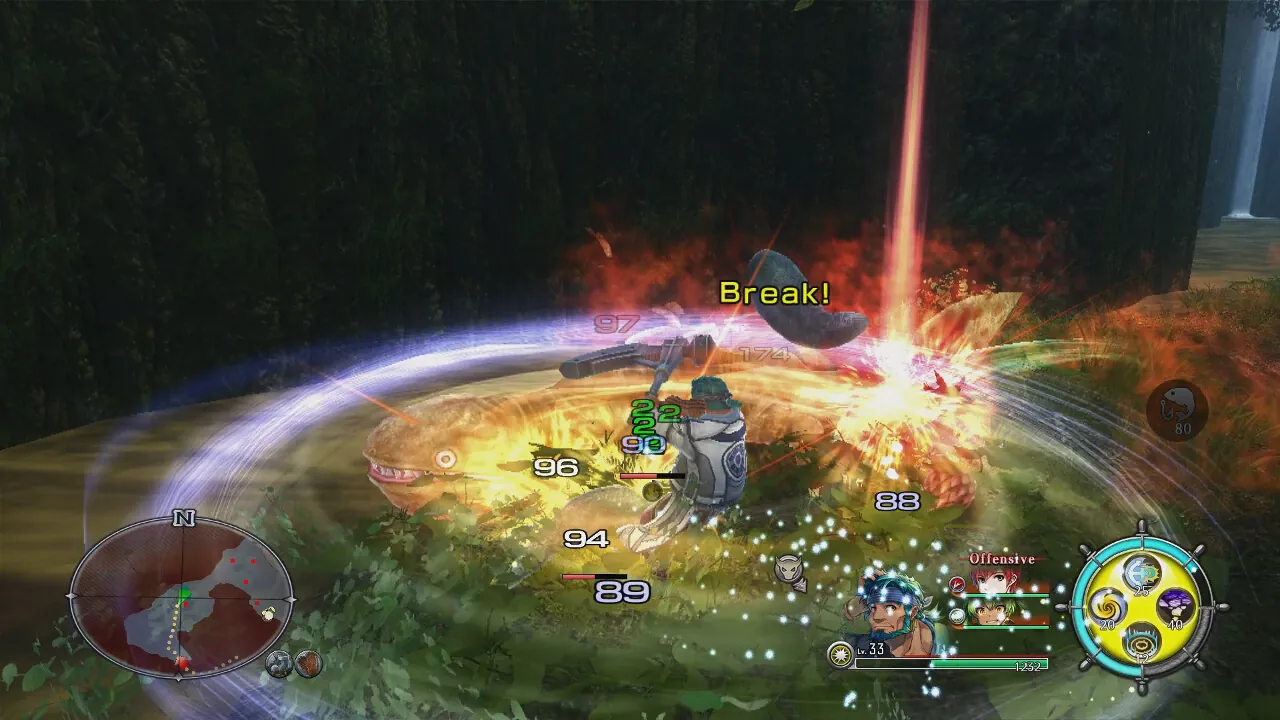The image size is (1280, 720).
Task: Select the gear-wave skill costing 25 SP
Action: (1140, 571)
